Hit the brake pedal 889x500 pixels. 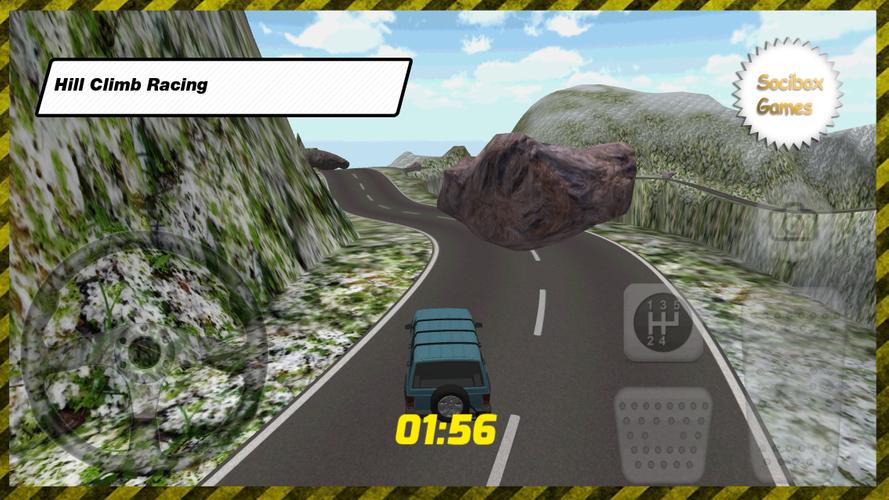[x=662, y=432]
